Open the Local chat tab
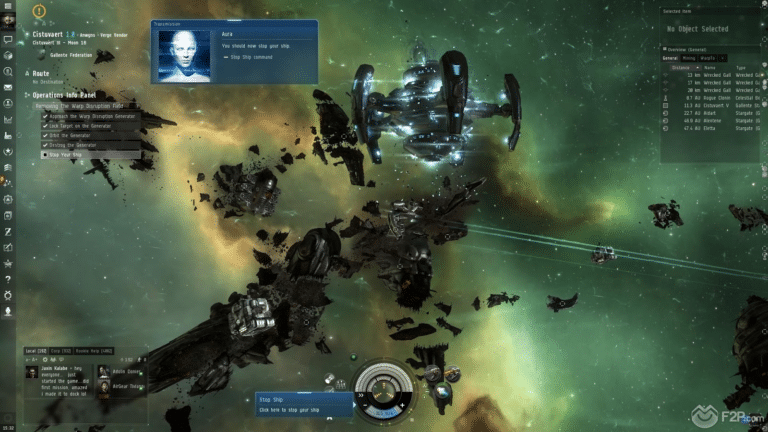This screenshot has height=432, width=768. click(x=36, y=351)
